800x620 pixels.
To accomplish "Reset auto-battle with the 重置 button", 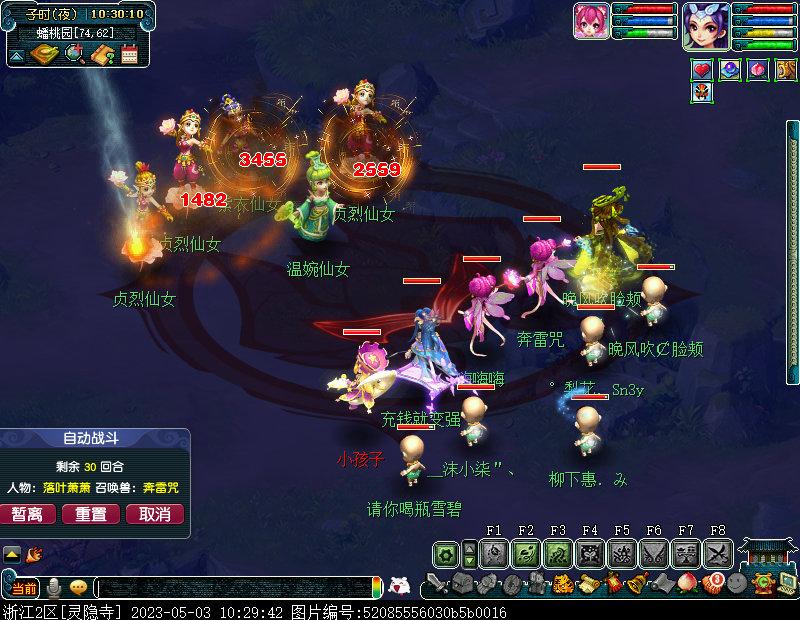I will point(91,514).
